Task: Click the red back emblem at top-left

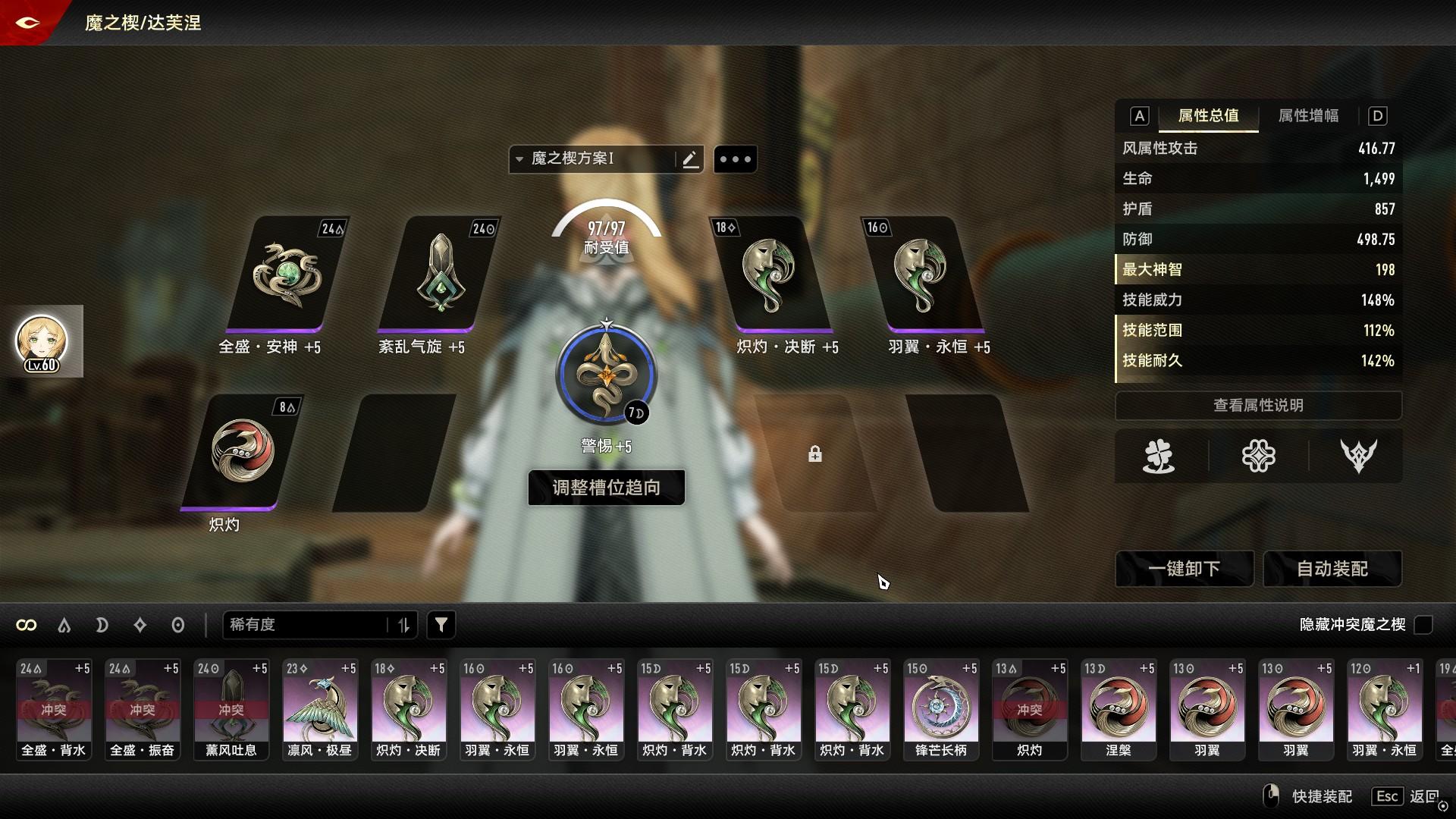Action: pos(27,22)
